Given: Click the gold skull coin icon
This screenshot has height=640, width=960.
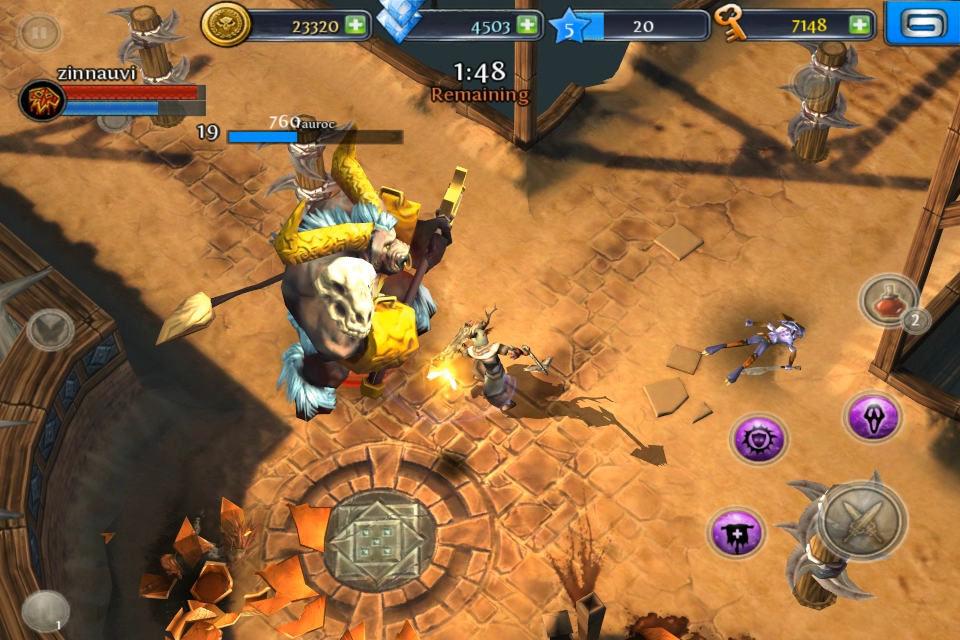Looking at the screenshot, I should click(x=226, y=25).
